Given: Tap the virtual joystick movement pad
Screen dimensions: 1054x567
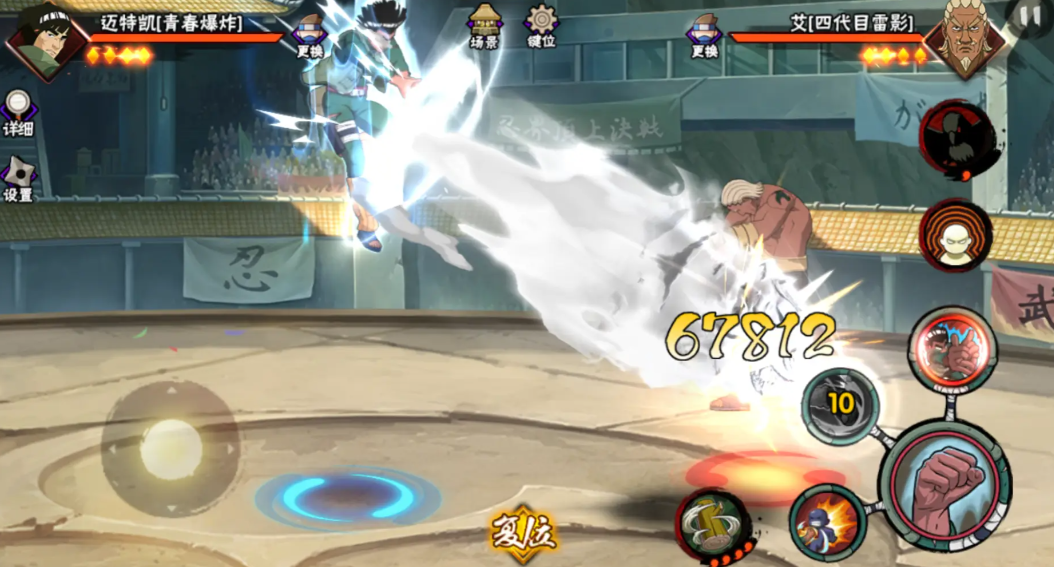Looking at the screenshot, I should click(x=170, y=447).
